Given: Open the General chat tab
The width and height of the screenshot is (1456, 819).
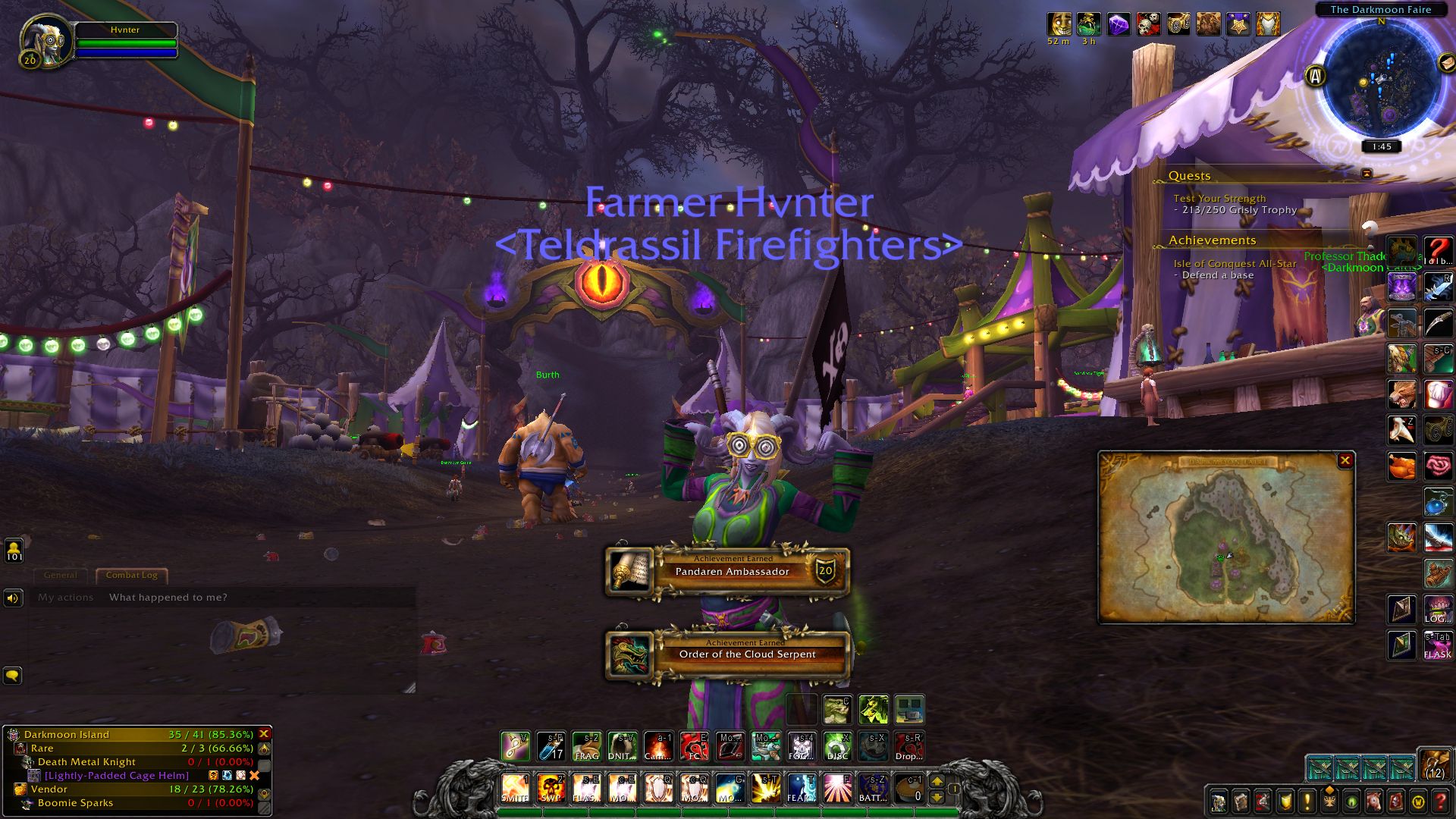Looking at the screenshot, I should 61,575.
